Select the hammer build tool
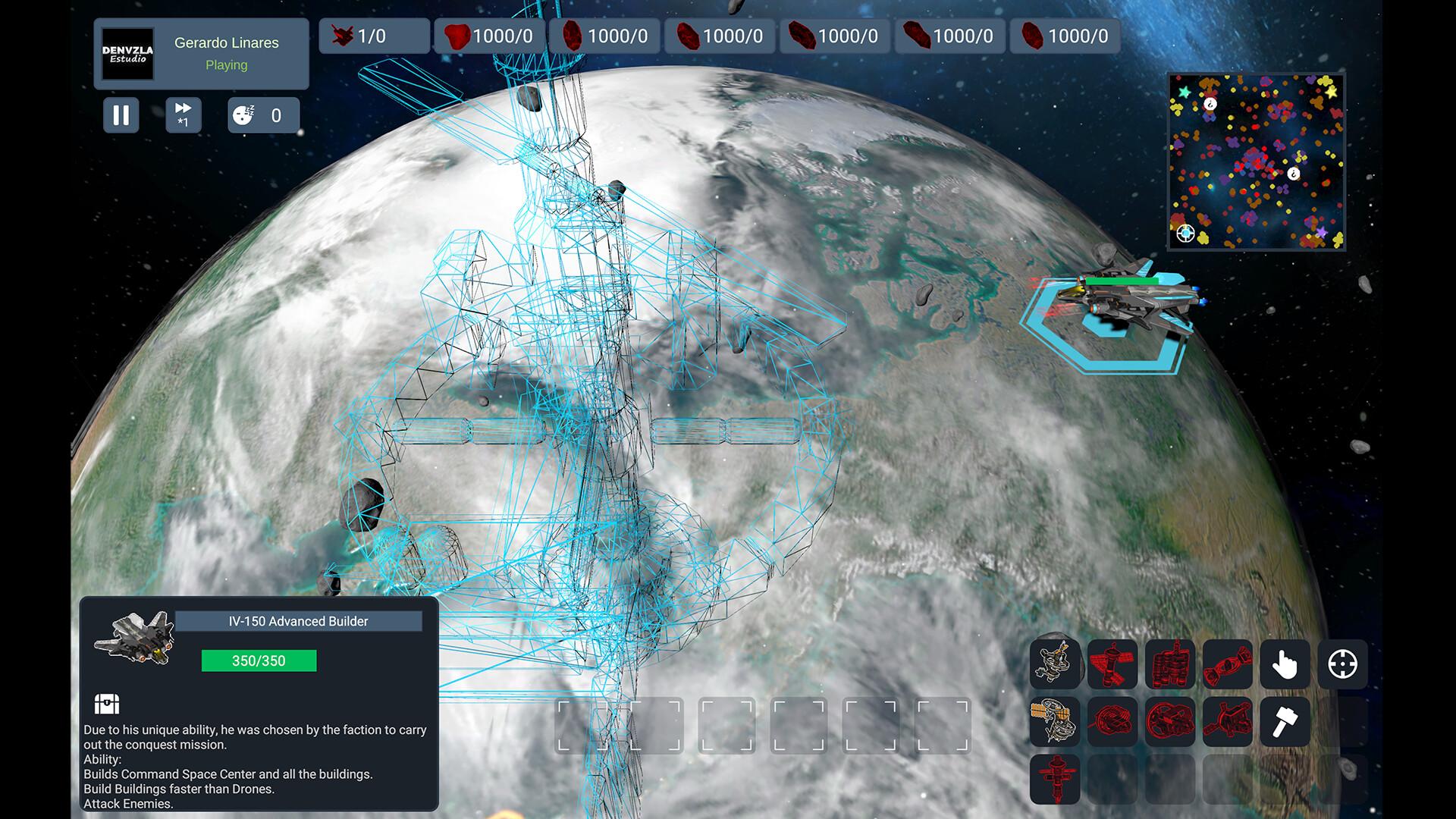 coord(1285,723)
